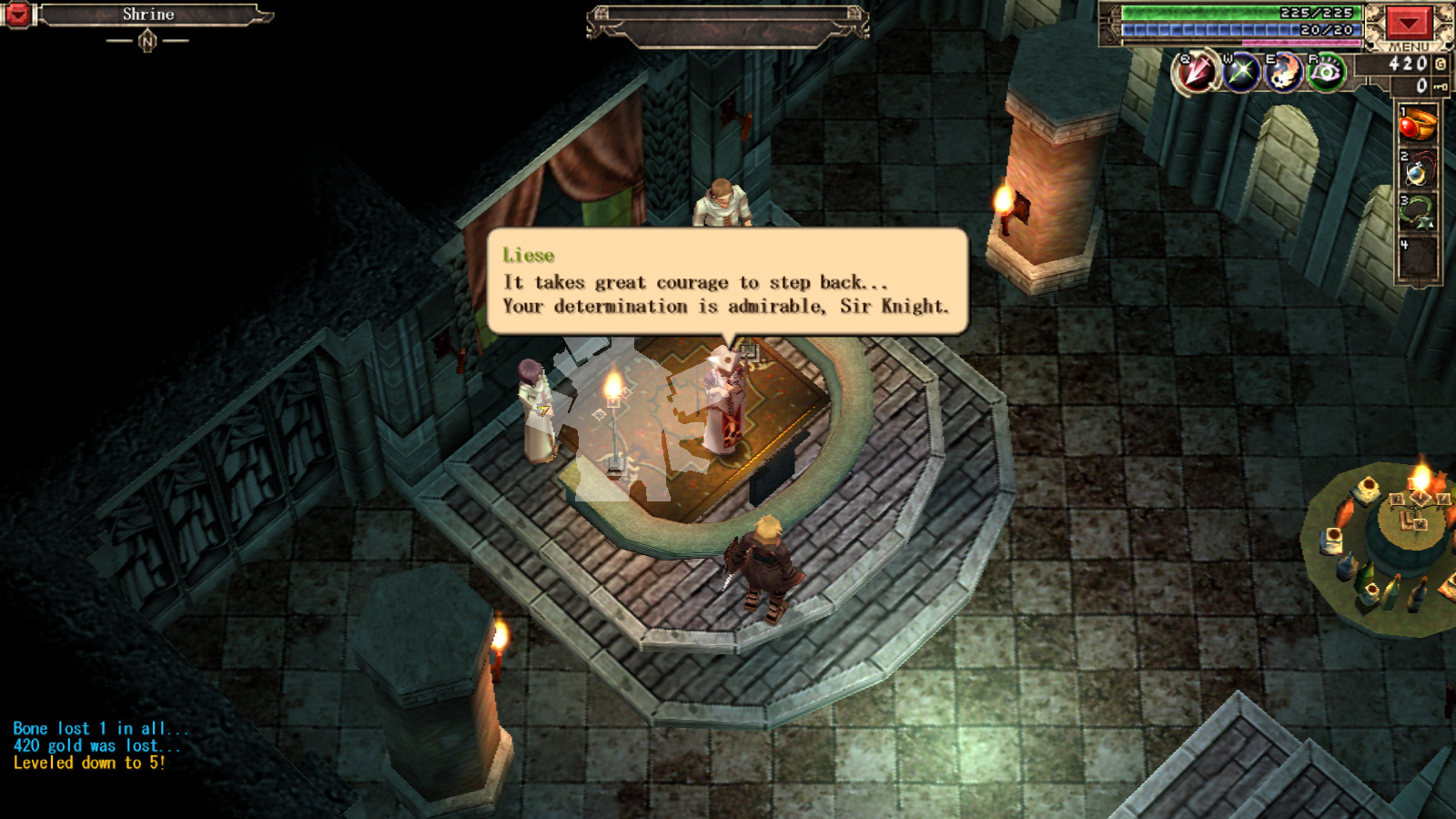Expand the Shrine location panel arrow
Image resolution: width=1456 pixels, height=819 pixels.
point(17,15)
